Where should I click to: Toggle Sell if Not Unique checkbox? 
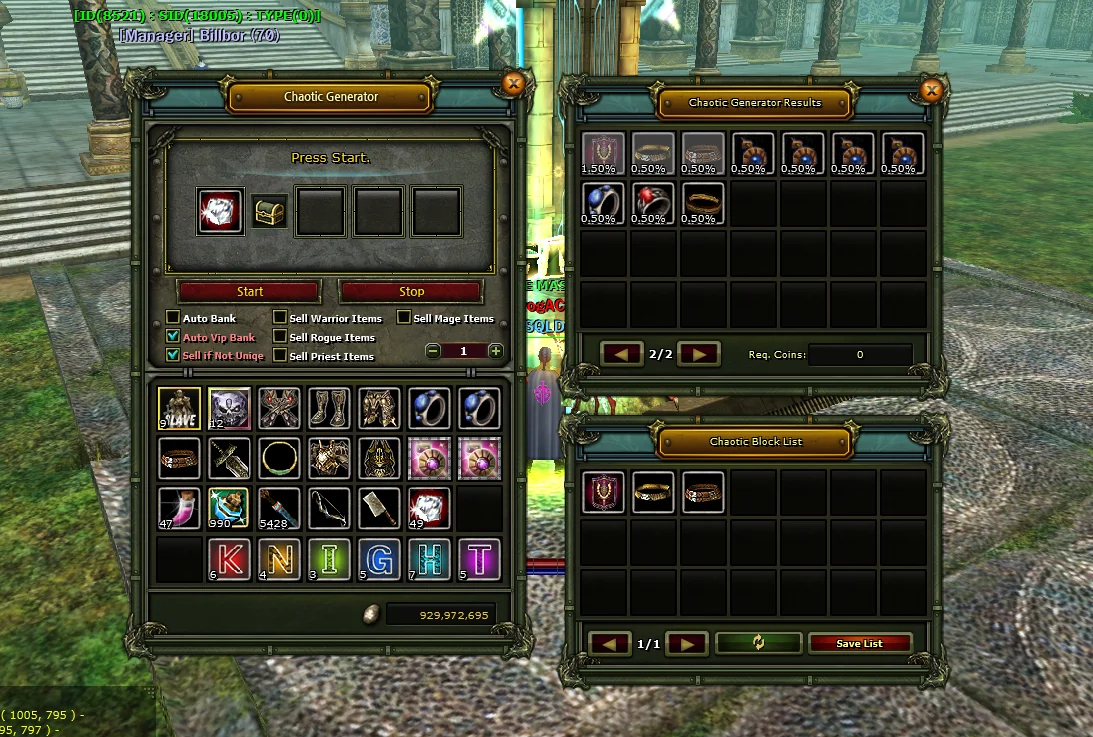[173, 355]
